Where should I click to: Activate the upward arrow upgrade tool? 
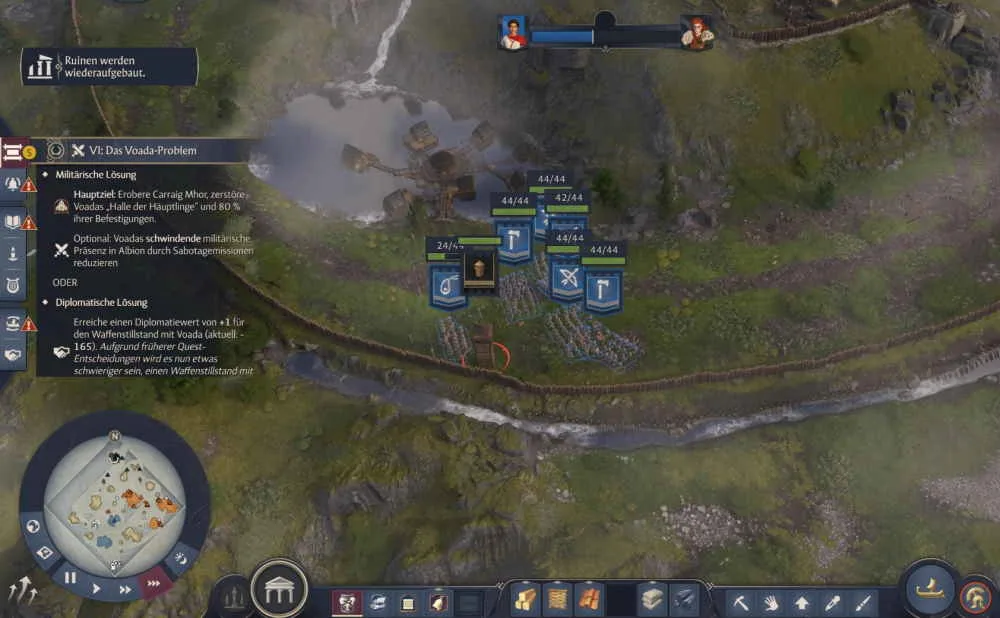801,603
